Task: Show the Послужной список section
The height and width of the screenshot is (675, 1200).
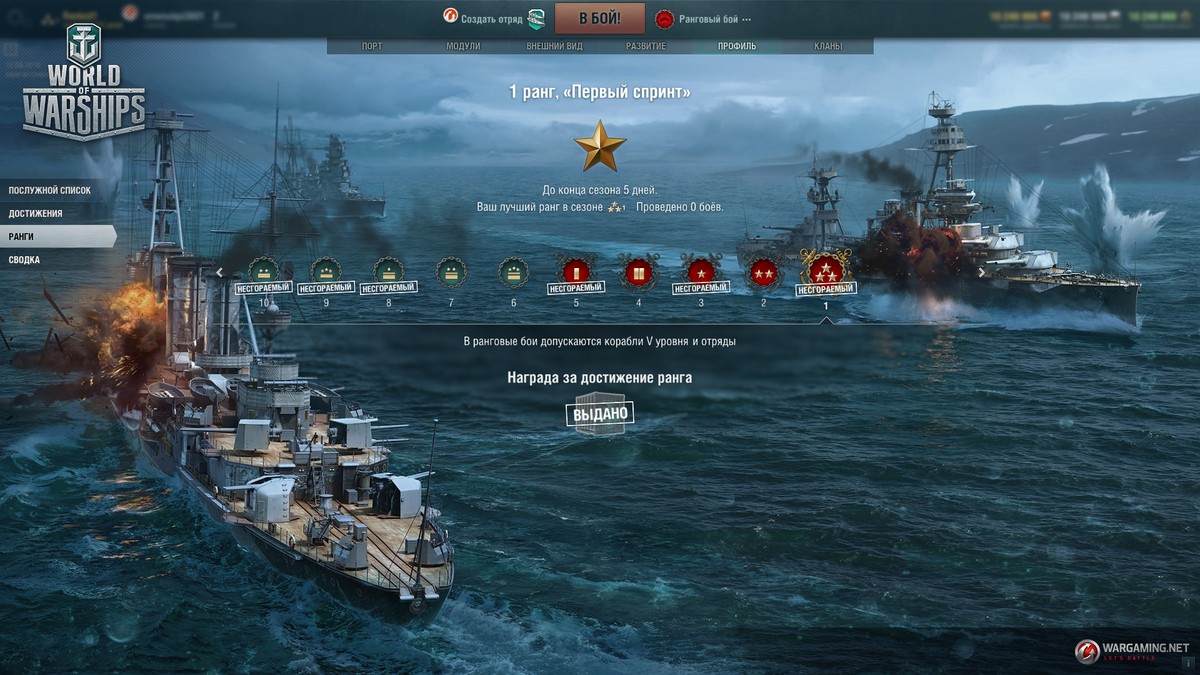Action: coord(49,190)
